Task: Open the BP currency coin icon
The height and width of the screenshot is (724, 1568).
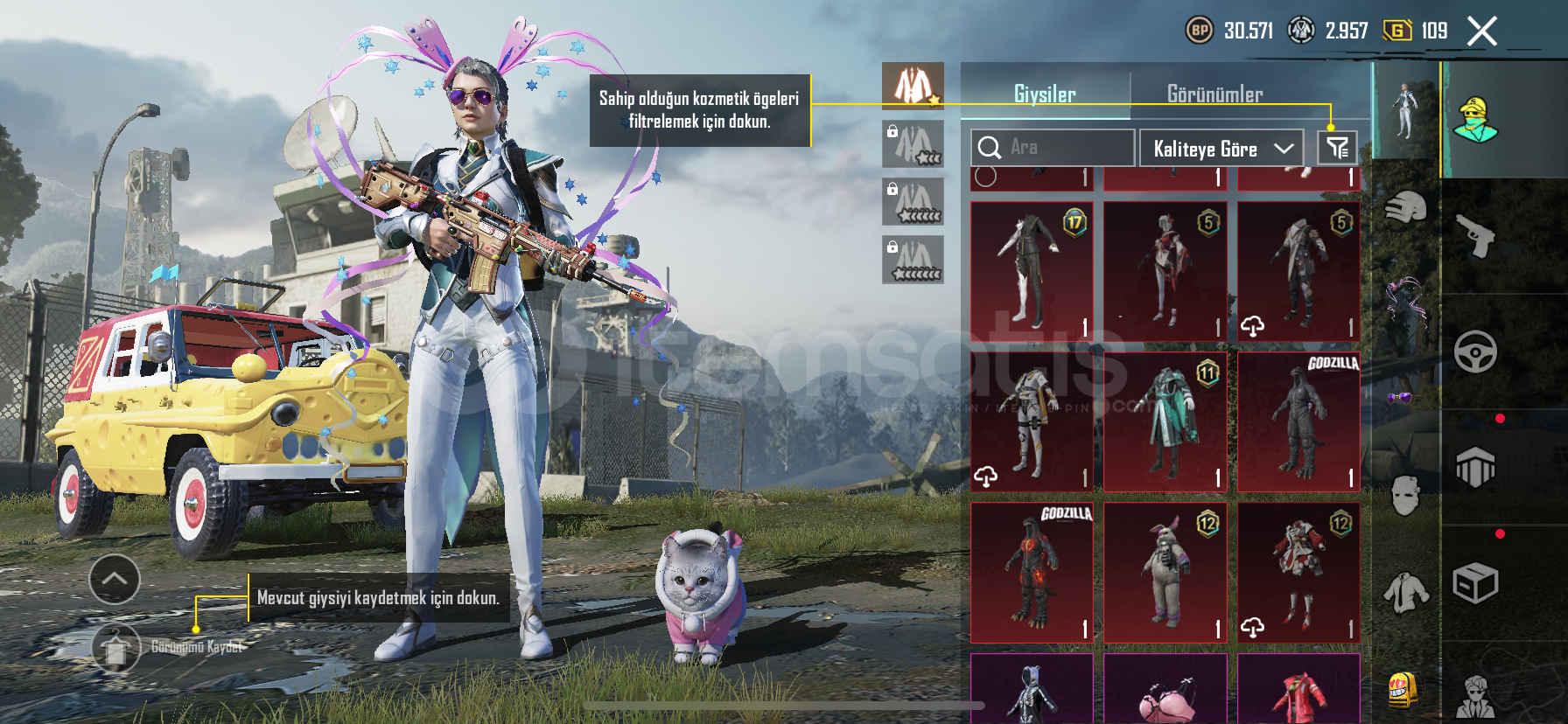Action: click(x=1199, y=31)
